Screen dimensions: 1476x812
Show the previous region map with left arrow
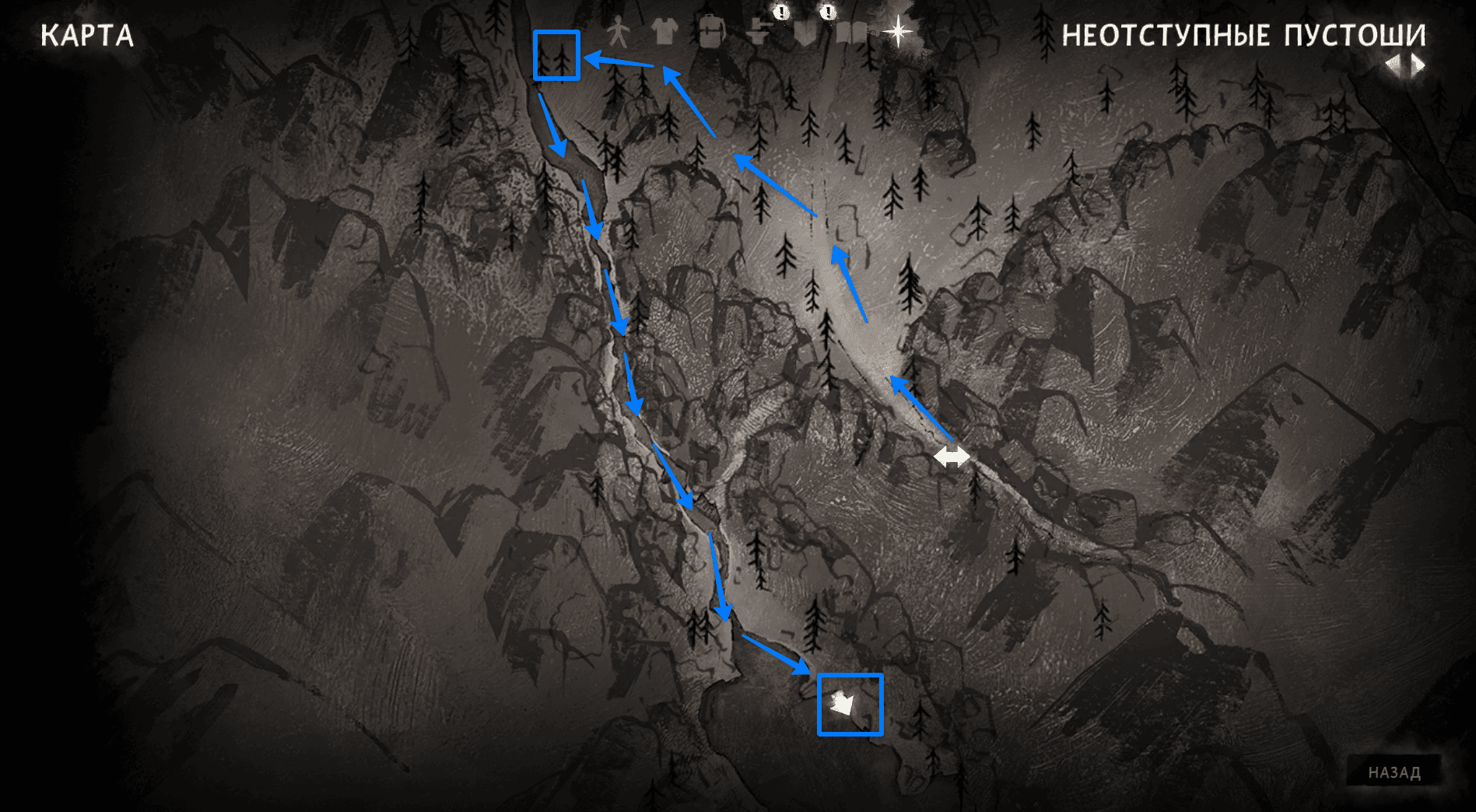[x=1392, y=65]
